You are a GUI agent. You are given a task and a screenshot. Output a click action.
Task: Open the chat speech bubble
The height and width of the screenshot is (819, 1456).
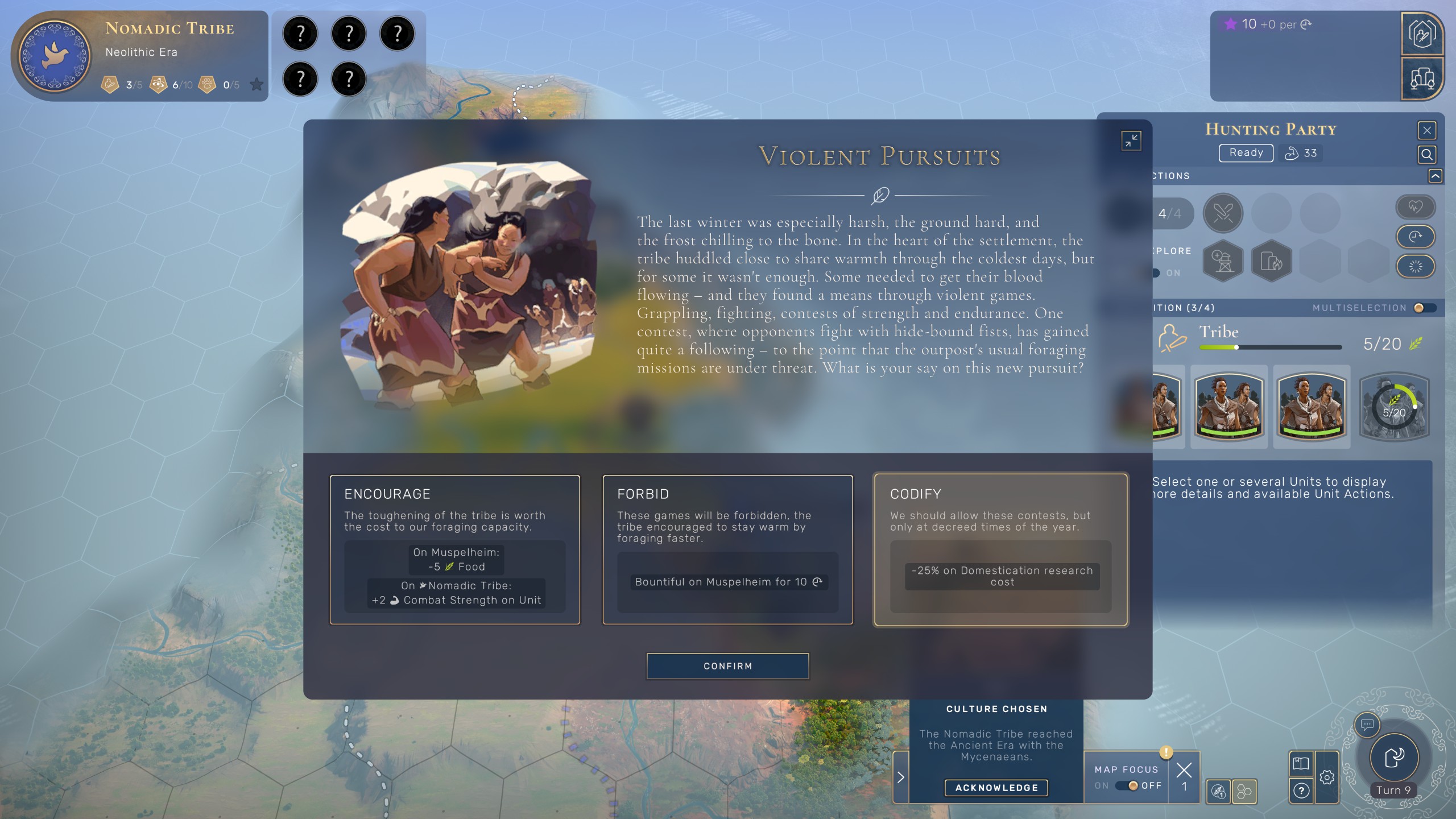tap(1367, 725)
